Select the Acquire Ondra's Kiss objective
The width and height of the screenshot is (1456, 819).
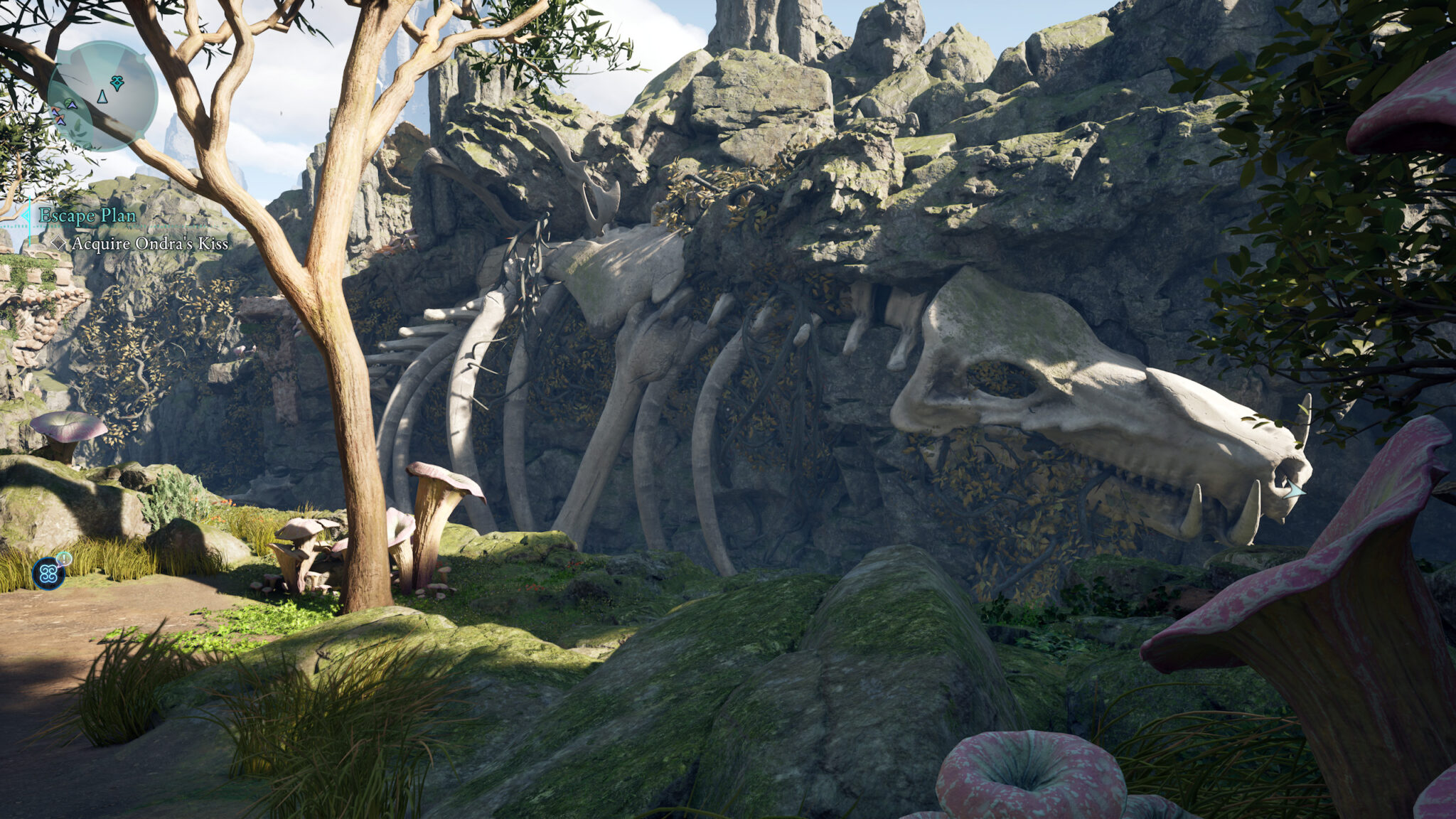tap(149, 244)
